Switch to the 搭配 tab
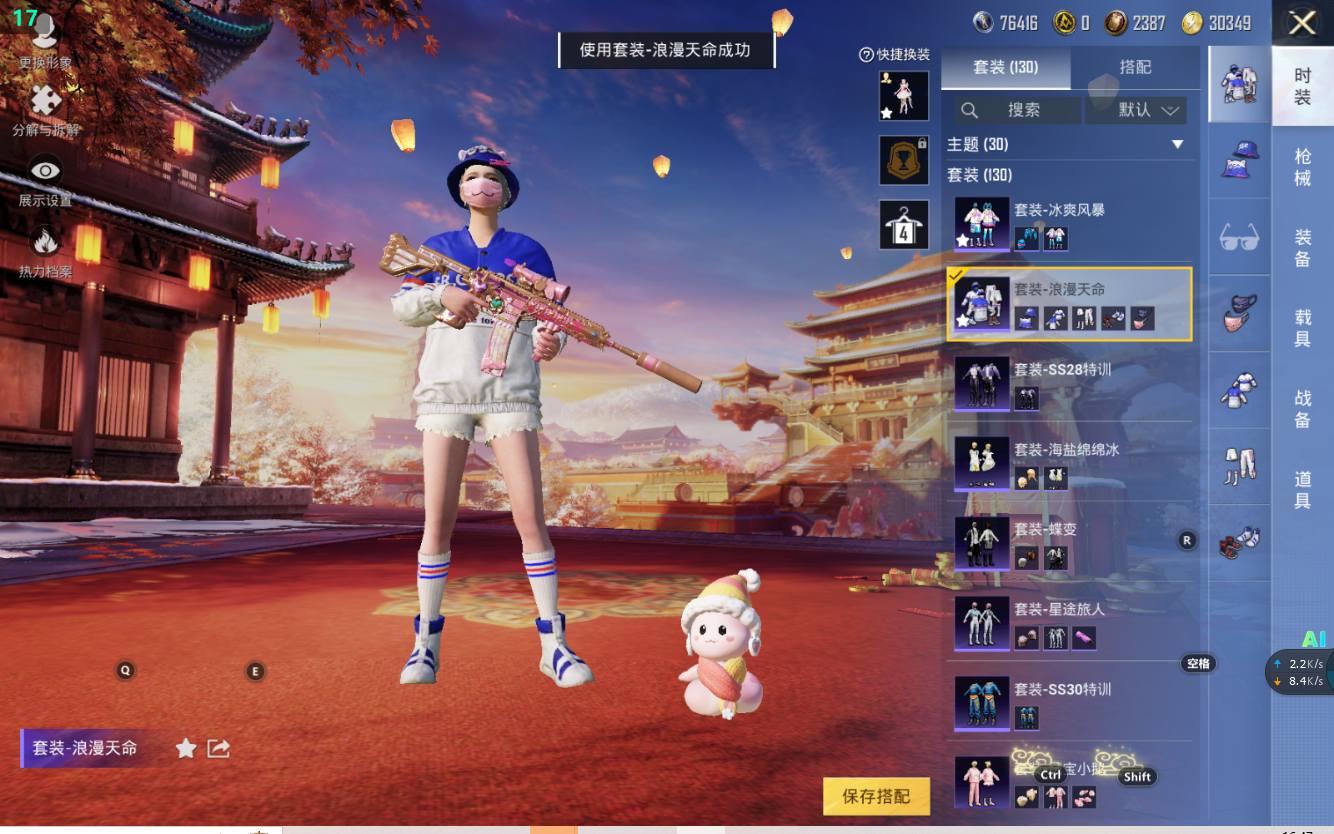 pos(1135,67)
